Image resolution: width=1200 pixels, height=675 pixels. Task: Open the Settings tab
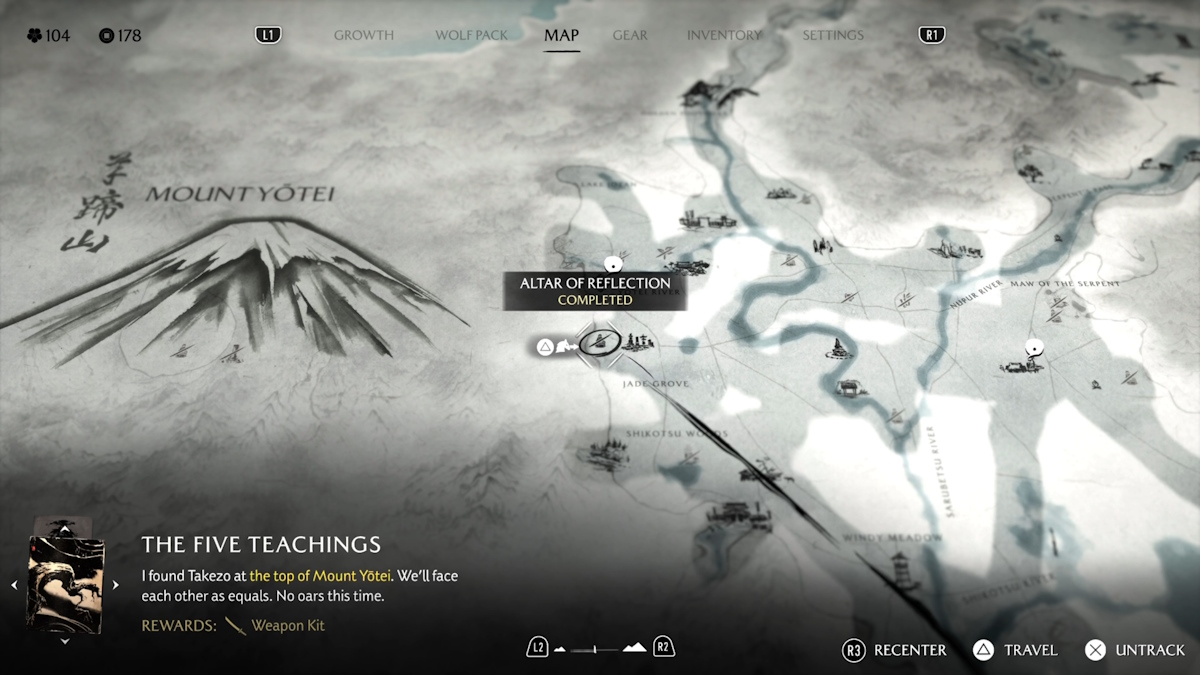pos(832,35)
